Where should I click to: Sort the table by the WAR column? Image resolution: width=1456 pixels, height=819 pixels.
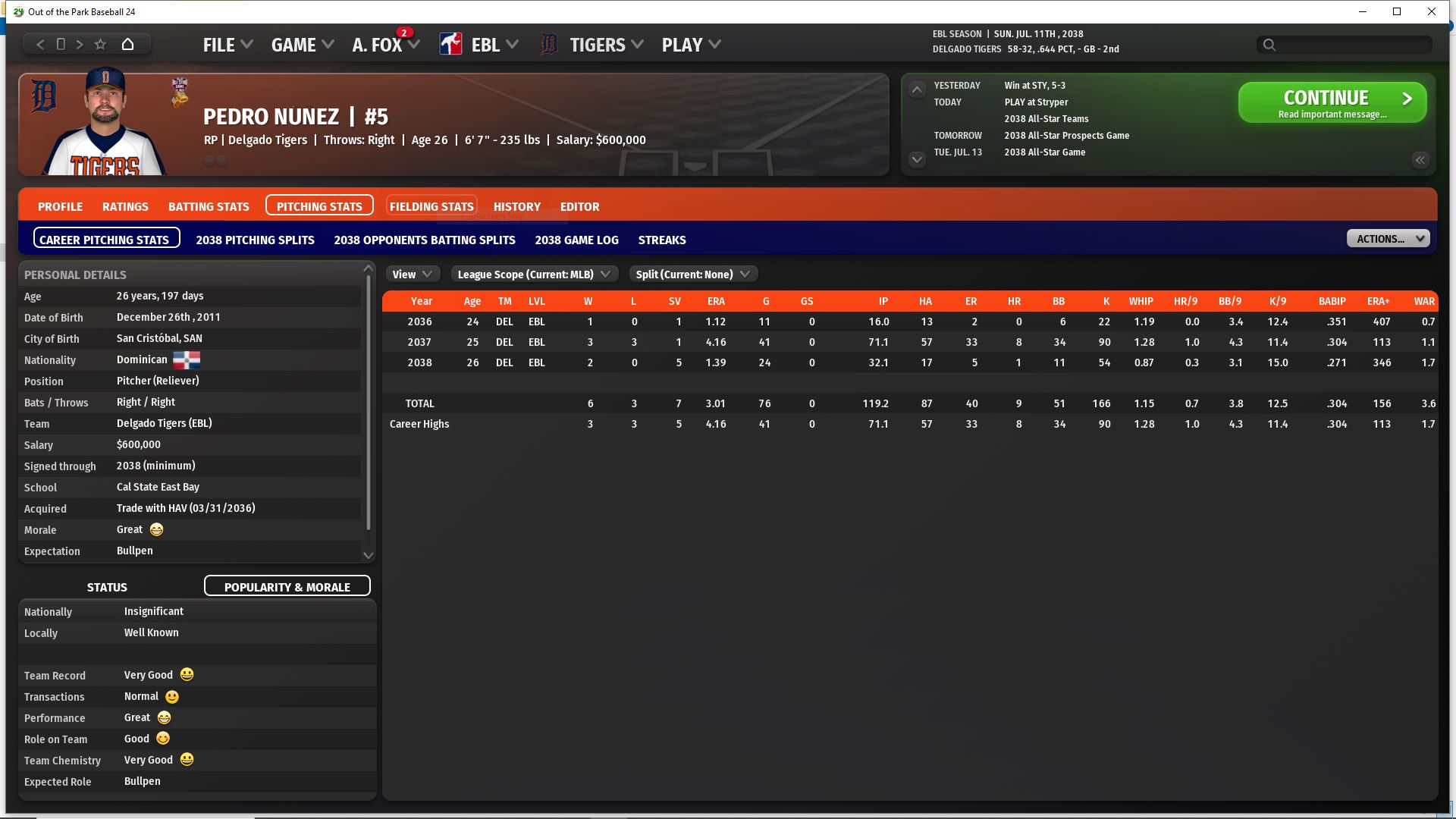pos(1423,301)
